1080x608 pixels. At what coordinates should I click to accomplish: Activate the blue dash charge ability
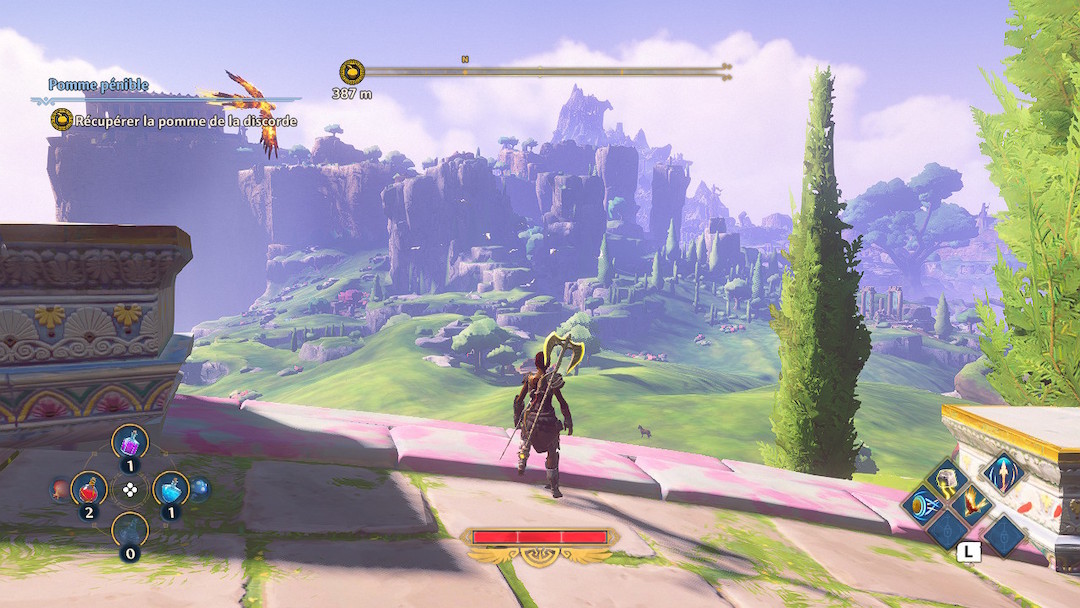coord(921,505)
